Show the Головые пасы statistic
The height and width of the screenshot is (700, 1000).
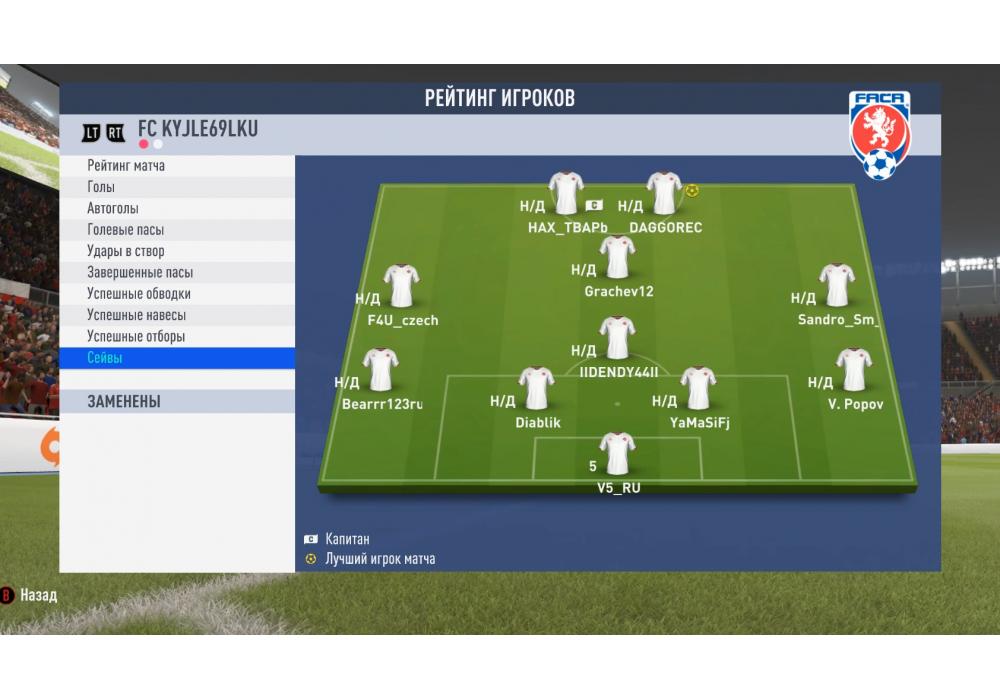point(176,230)
